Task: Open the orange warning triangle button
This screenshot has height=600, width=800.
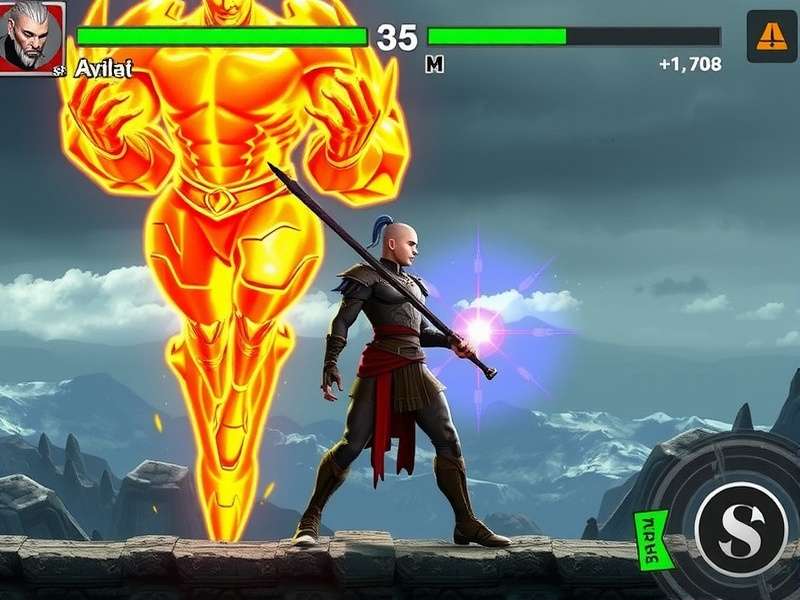Action: click(771, 37)
